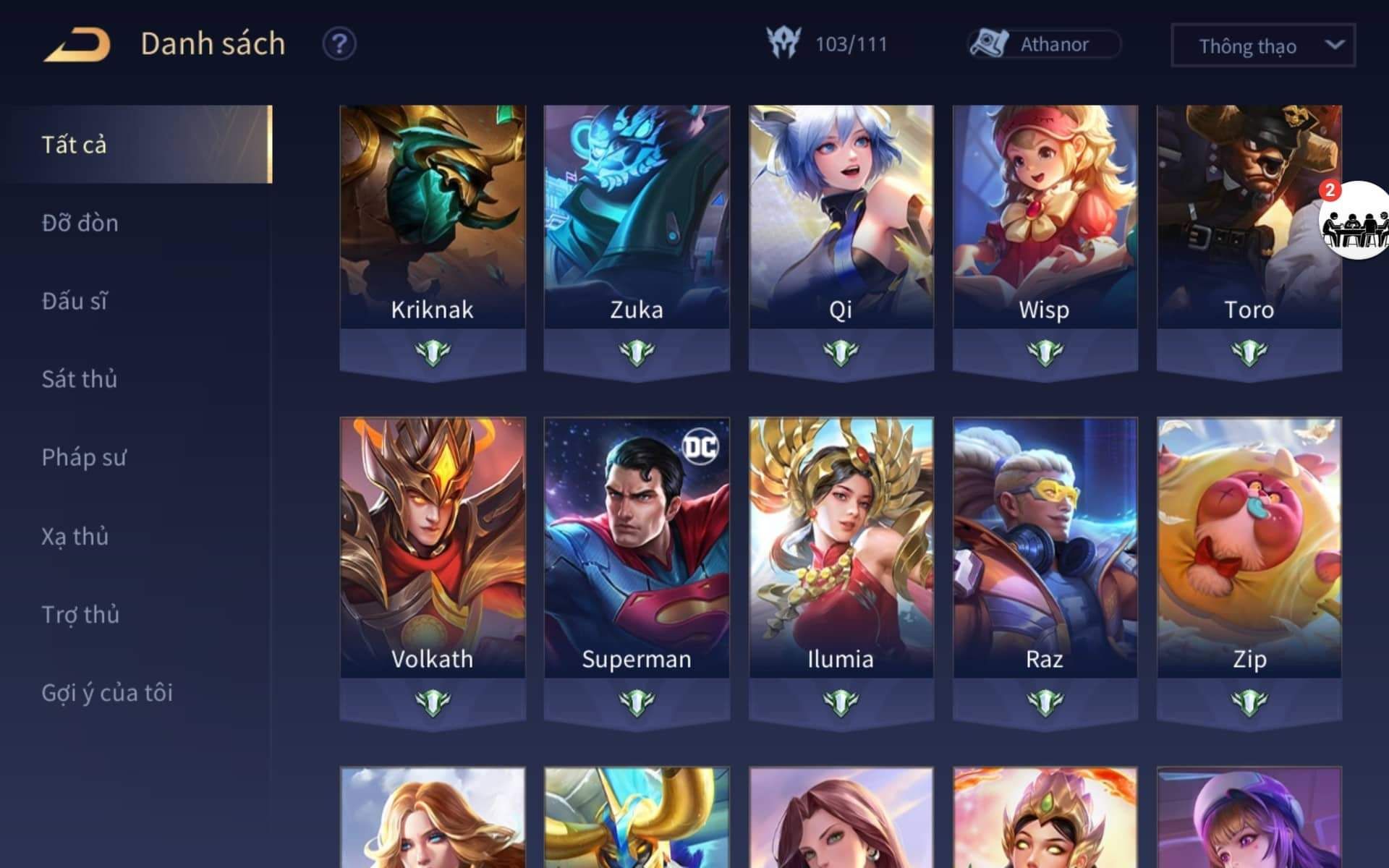The height and width of the screenshot is (868, 1389).
Task: Choose the Pháp sư filter
Action: coord(84,457)
